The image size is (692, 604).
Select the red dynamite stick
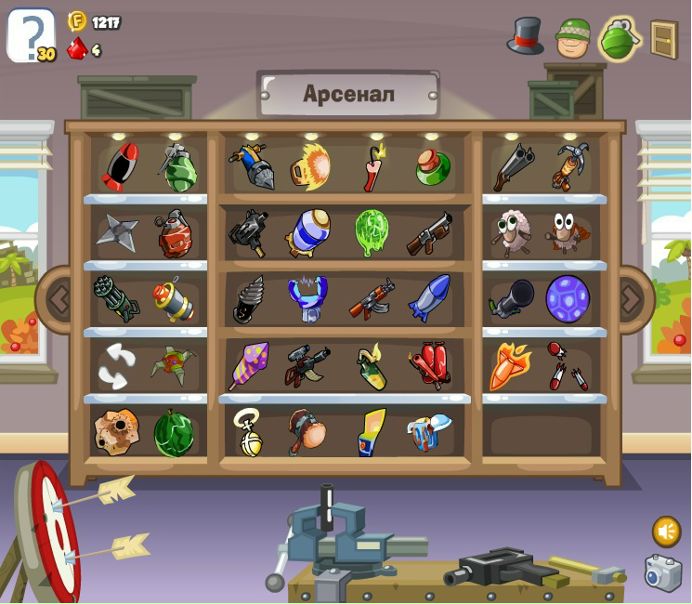coord(373,168)
